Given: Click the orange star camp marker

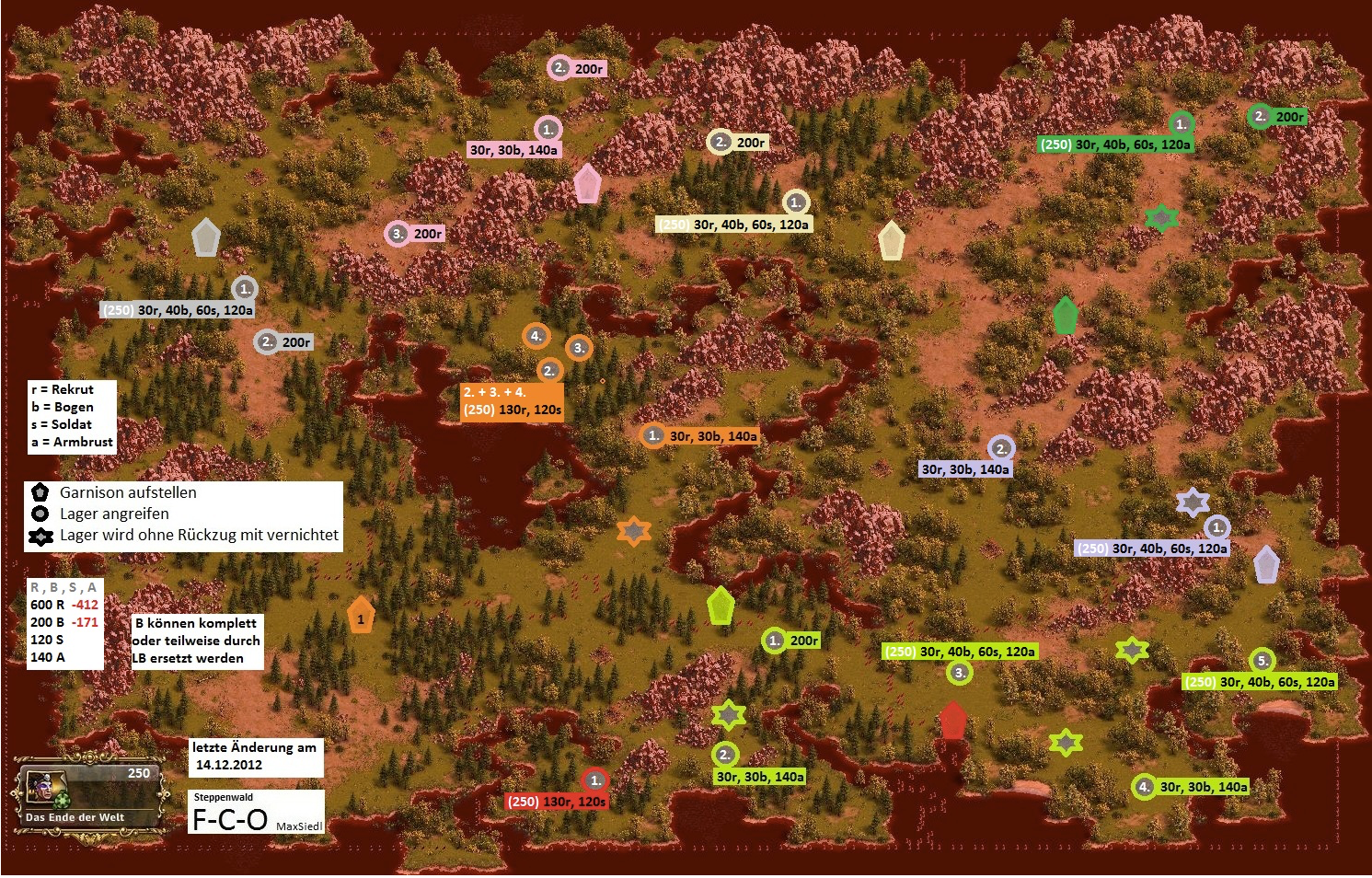Looking at the screenshot, I should pos(634,531).
